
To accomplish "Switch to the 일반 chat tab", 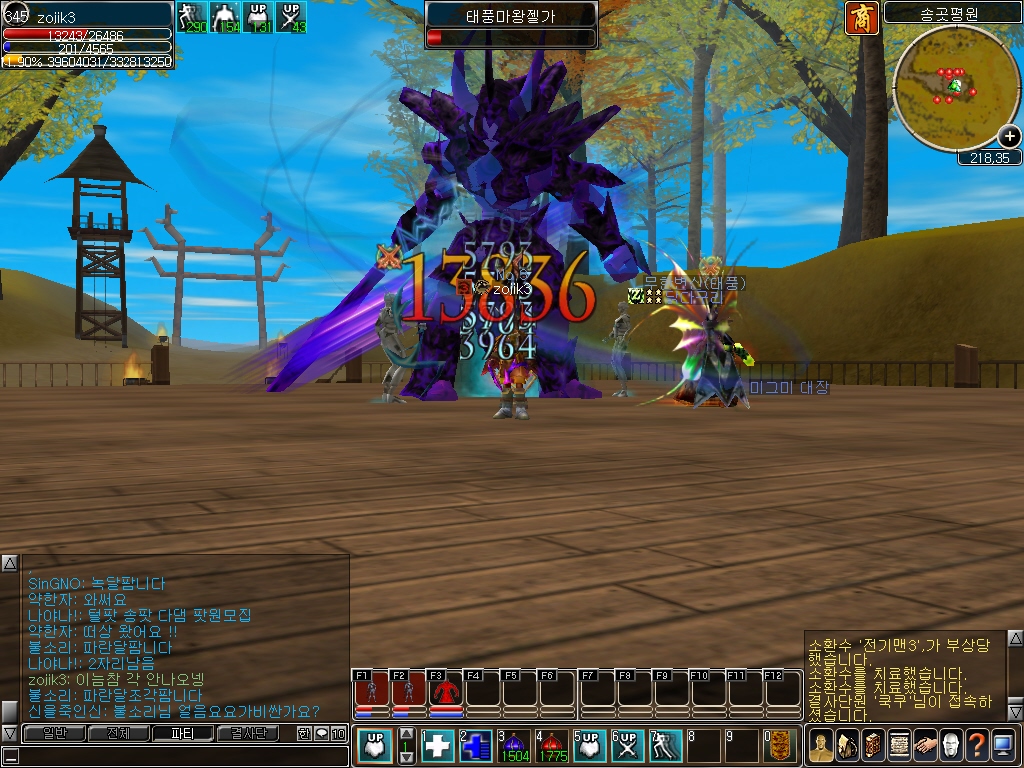I will coord(53,733).
